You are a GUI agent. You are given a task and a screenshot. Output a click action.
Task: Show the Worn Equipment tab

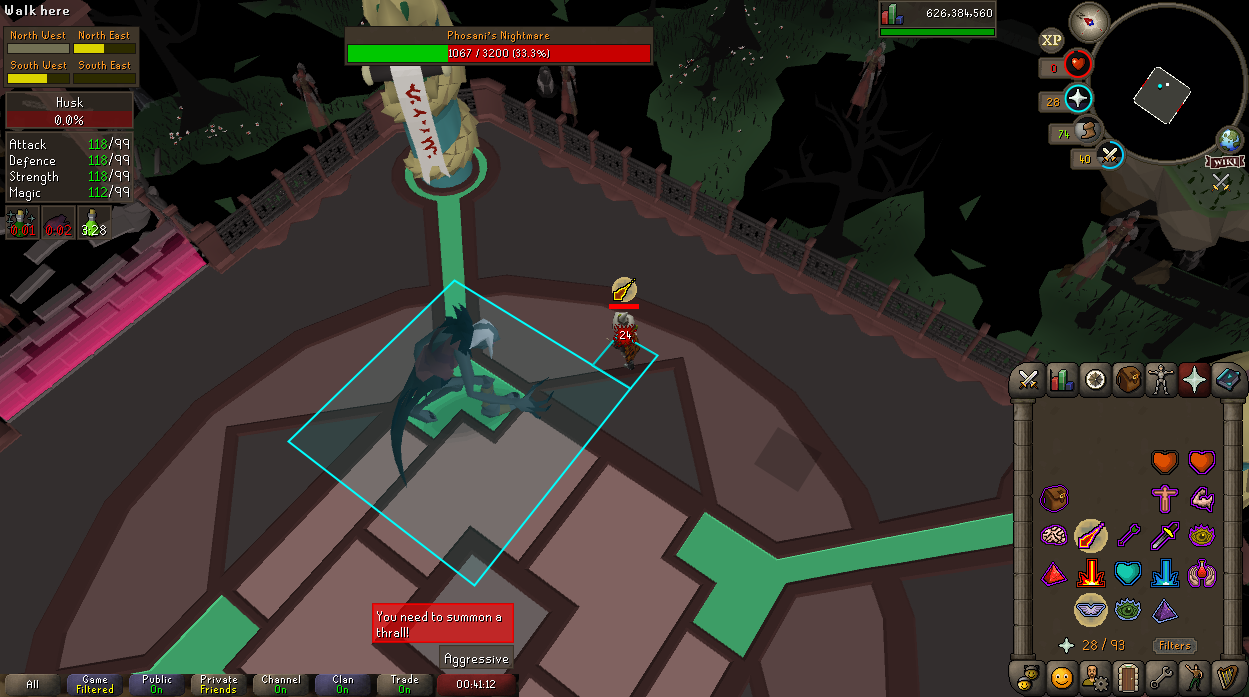point(1161,380)
